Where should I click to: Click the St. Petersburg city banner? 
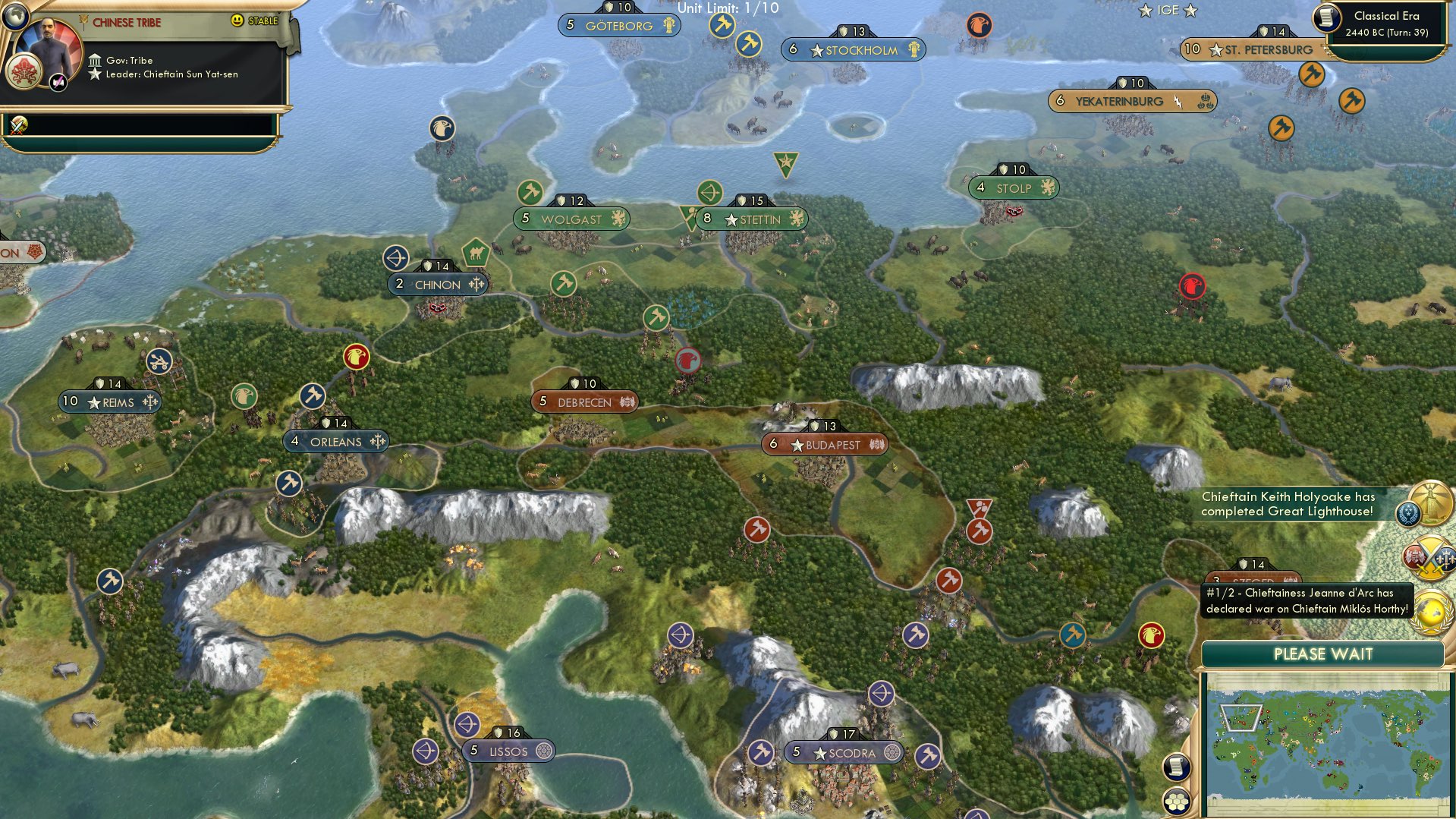(1261, 49)
